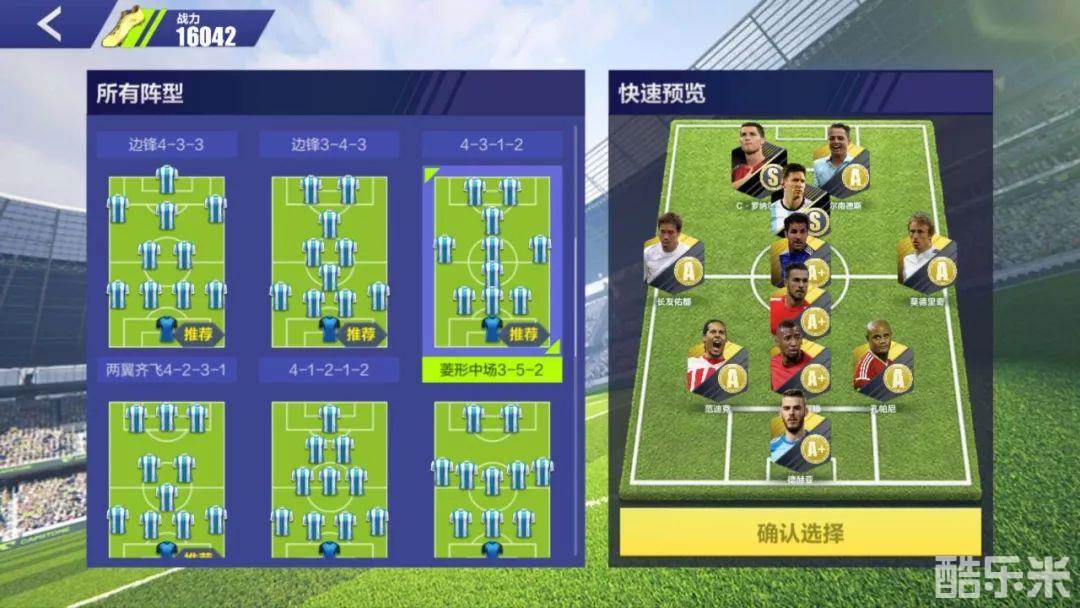The width and height of the screenshot is (1080, 608).
Task: Select the 莫德里奇 player card
Action: 925,255
